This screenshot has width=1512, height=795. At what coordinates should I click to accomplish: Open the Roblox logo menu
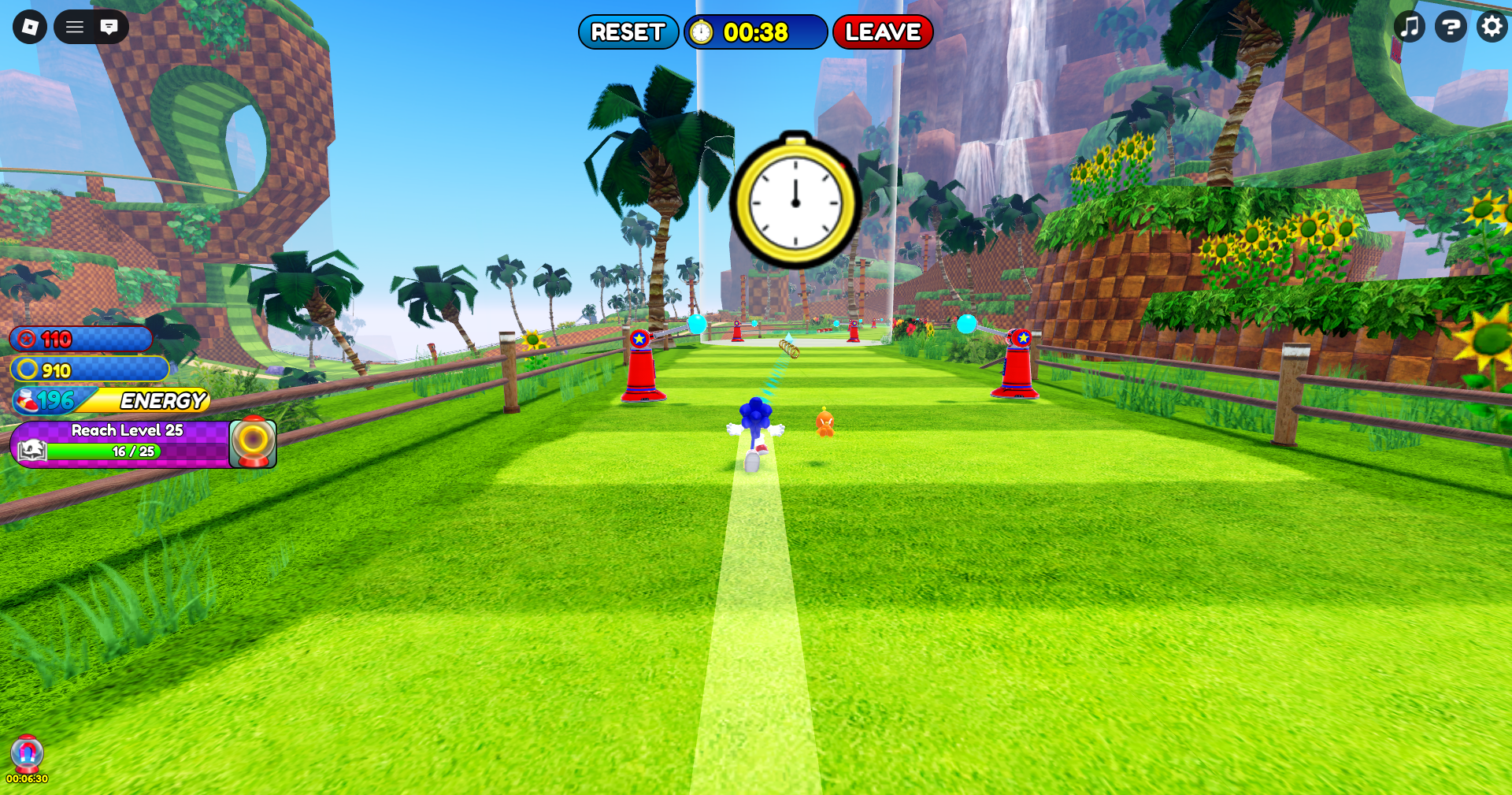pos(30,28)
